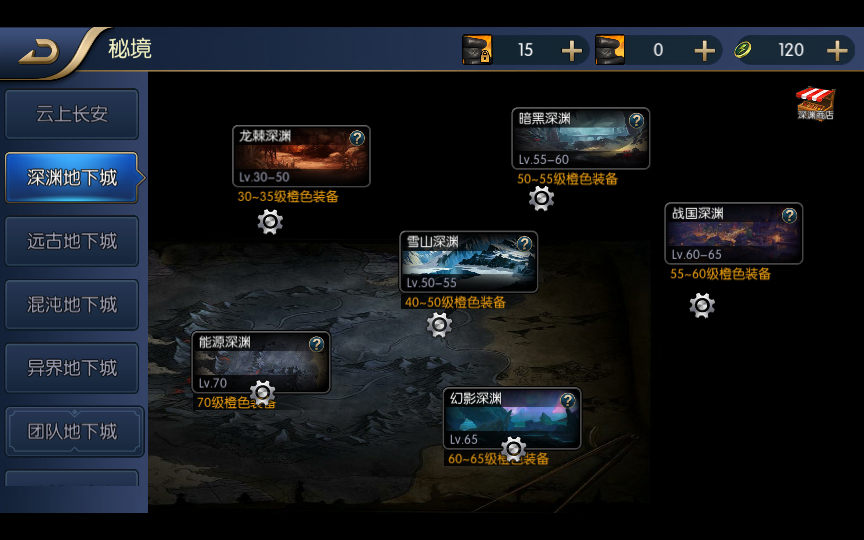Viewport: 864px width, 540px height.
Task: Show help for 暗黑深渊
Action: pos(636,121)
